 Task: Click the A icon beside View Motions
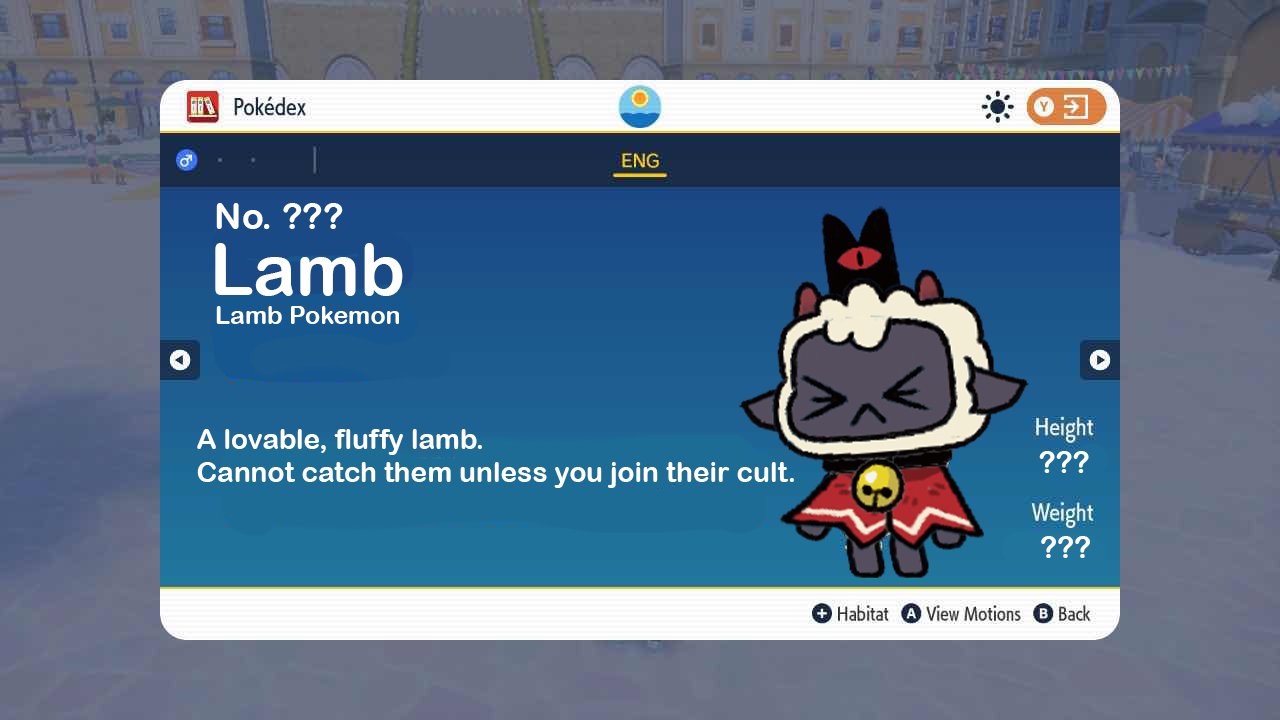click(911, 614)
